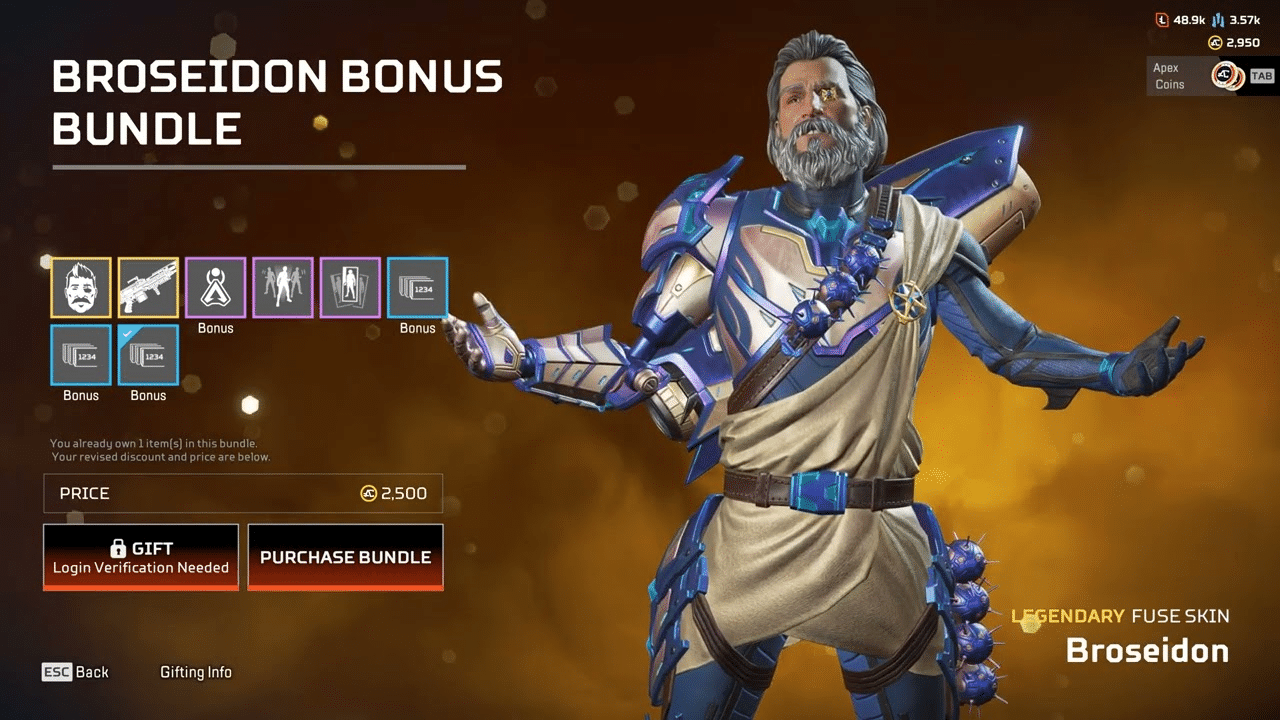Select the first Bonus crafting materials tile

click(x=418, y=287)
